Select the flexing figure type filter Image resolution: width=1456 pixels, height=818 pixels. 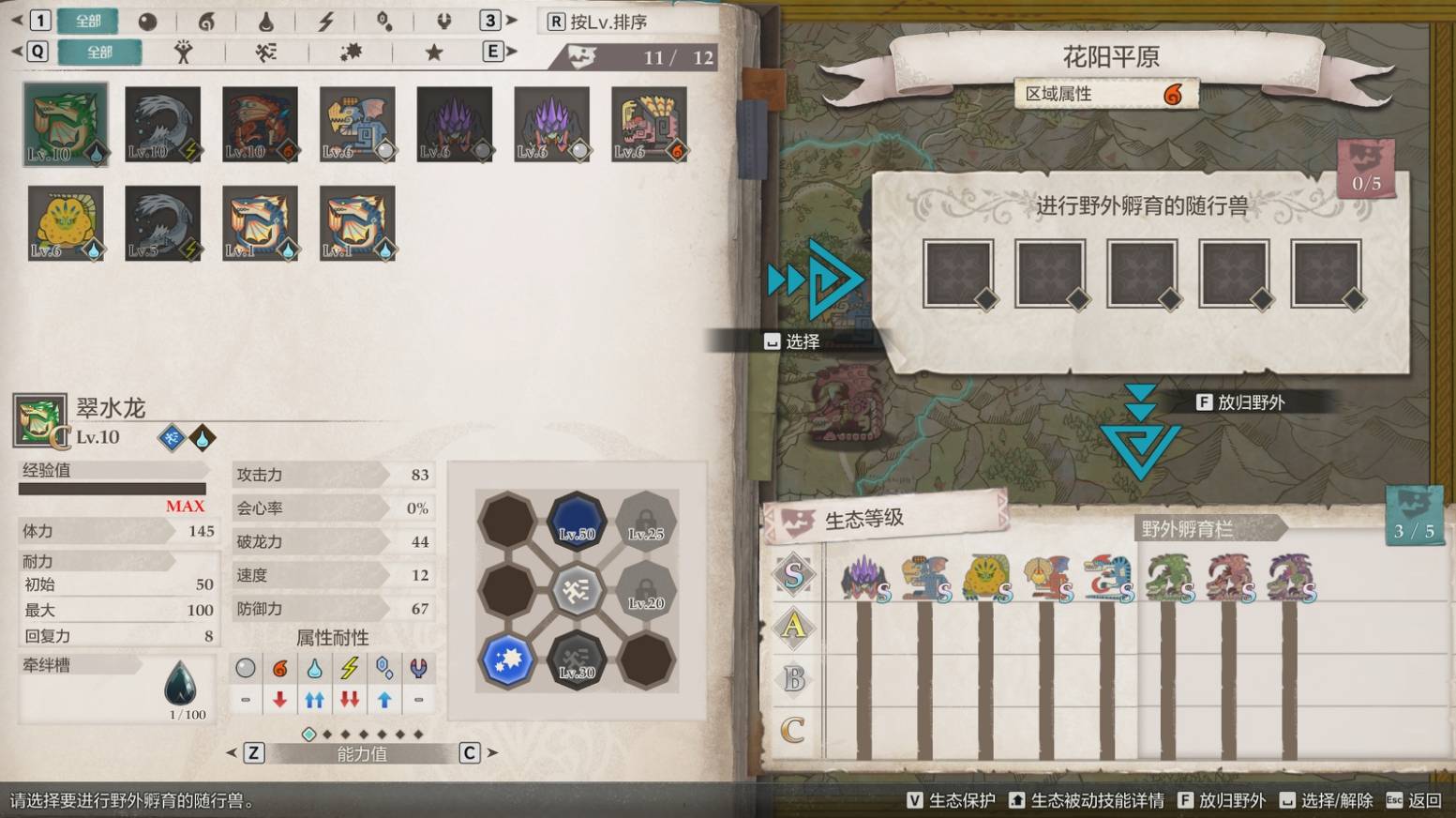click(184, 53)
